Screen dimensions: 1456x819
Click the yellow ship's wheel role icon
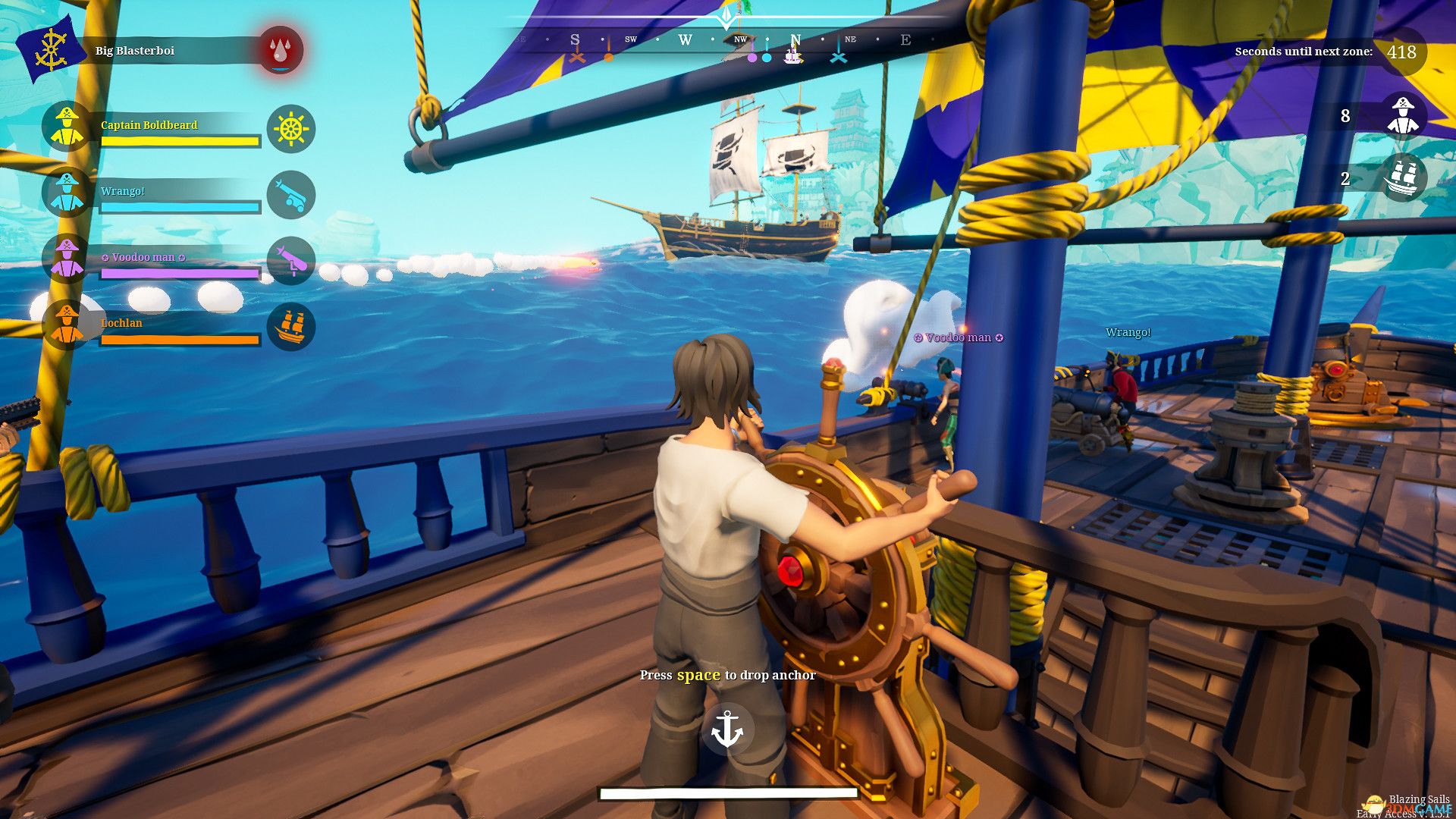coord(291,129)
